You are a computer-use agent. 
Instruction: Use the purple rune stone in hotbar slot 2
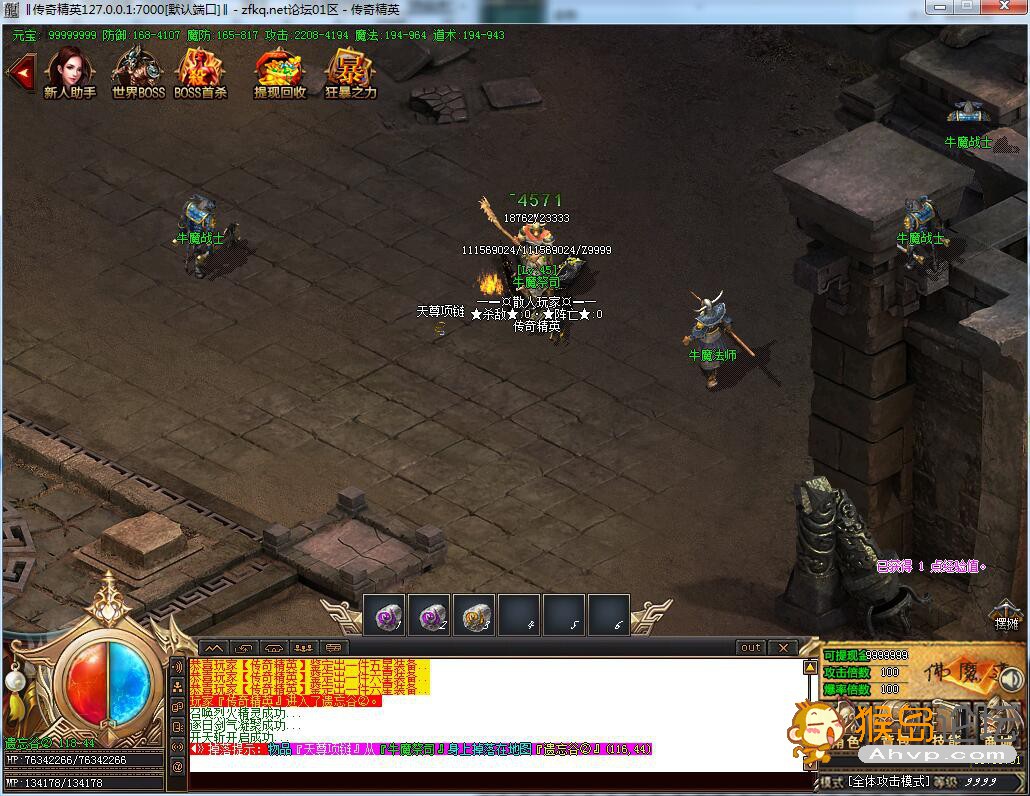click(429, 615)
